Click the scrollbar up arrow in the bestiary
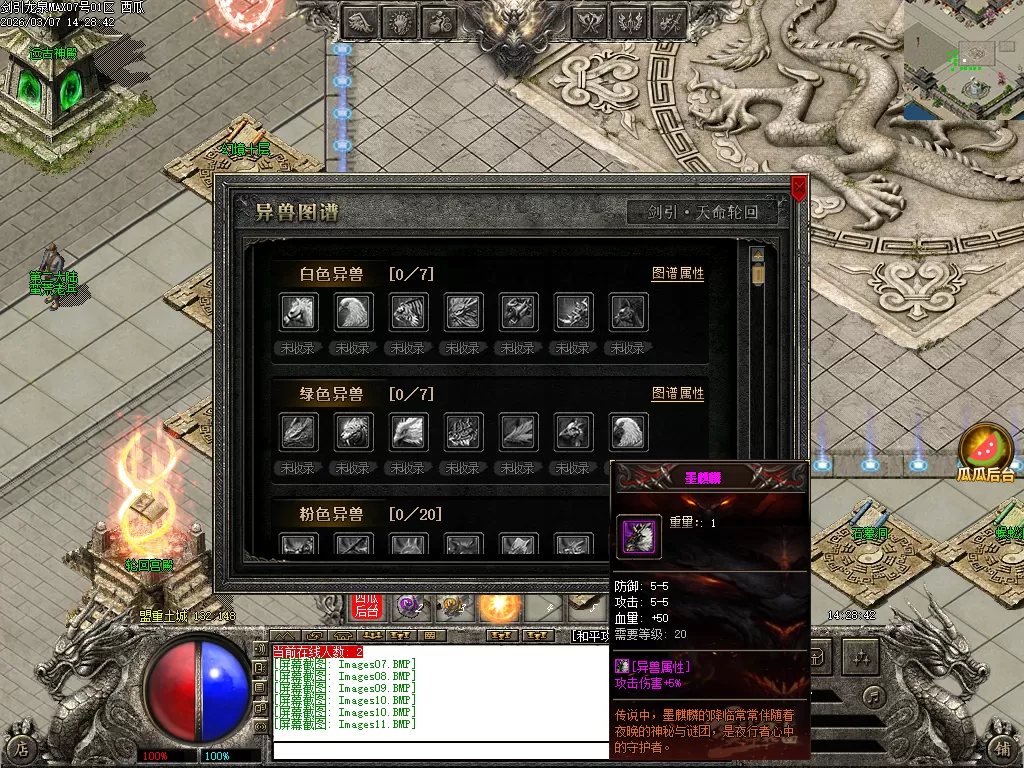Screen dimensions: 1024x768 pos(757,255)
